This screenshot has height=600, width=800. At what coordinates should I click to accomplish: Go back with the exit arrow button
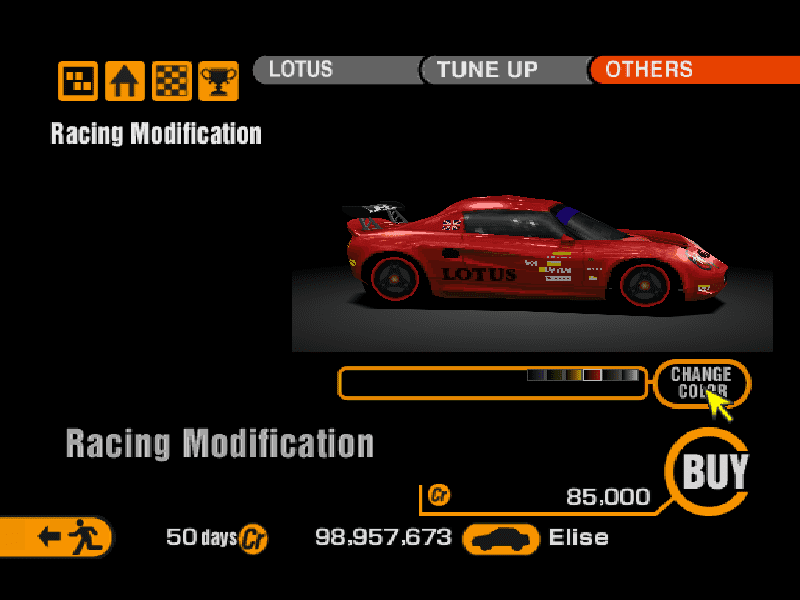point(57,537)
